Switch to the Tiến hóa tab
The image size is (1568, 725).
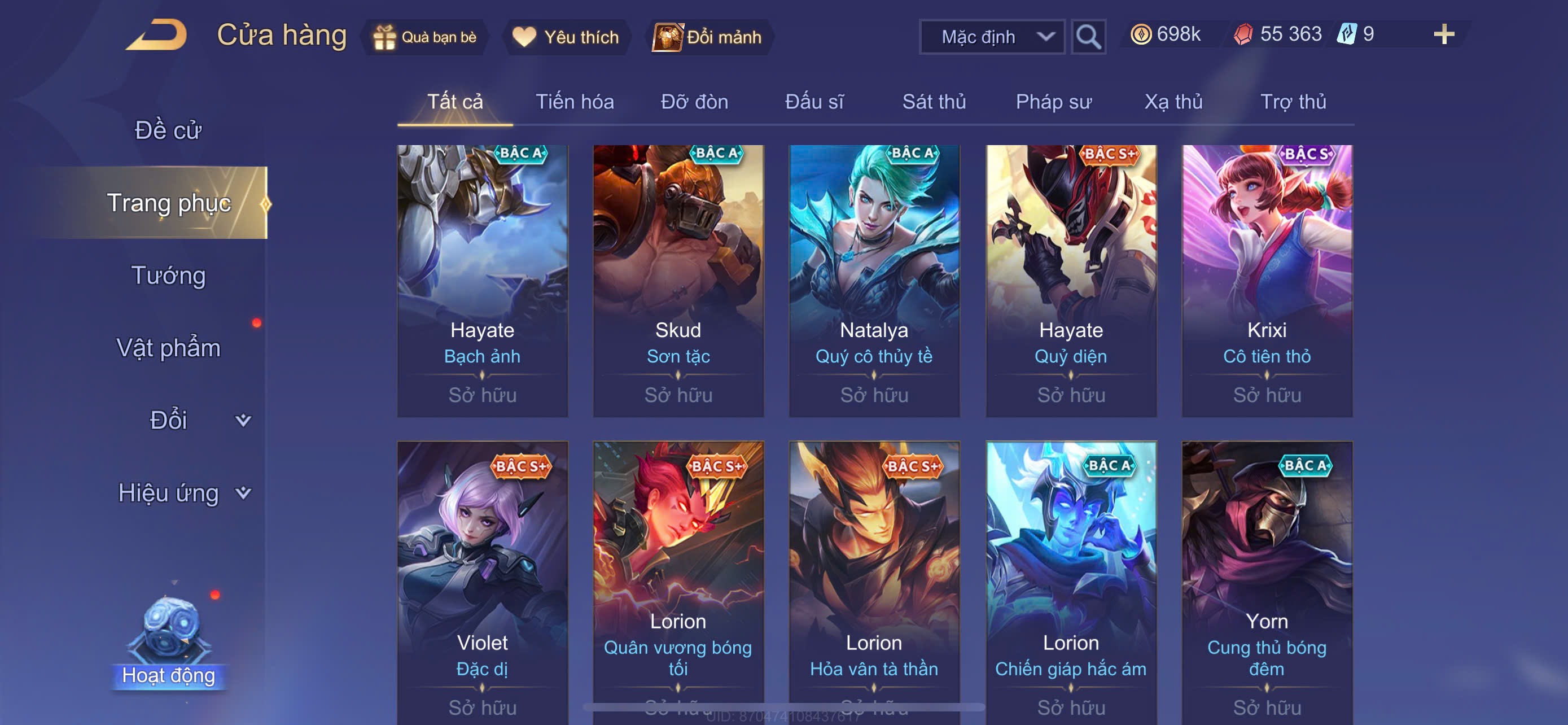coord(574,102)
